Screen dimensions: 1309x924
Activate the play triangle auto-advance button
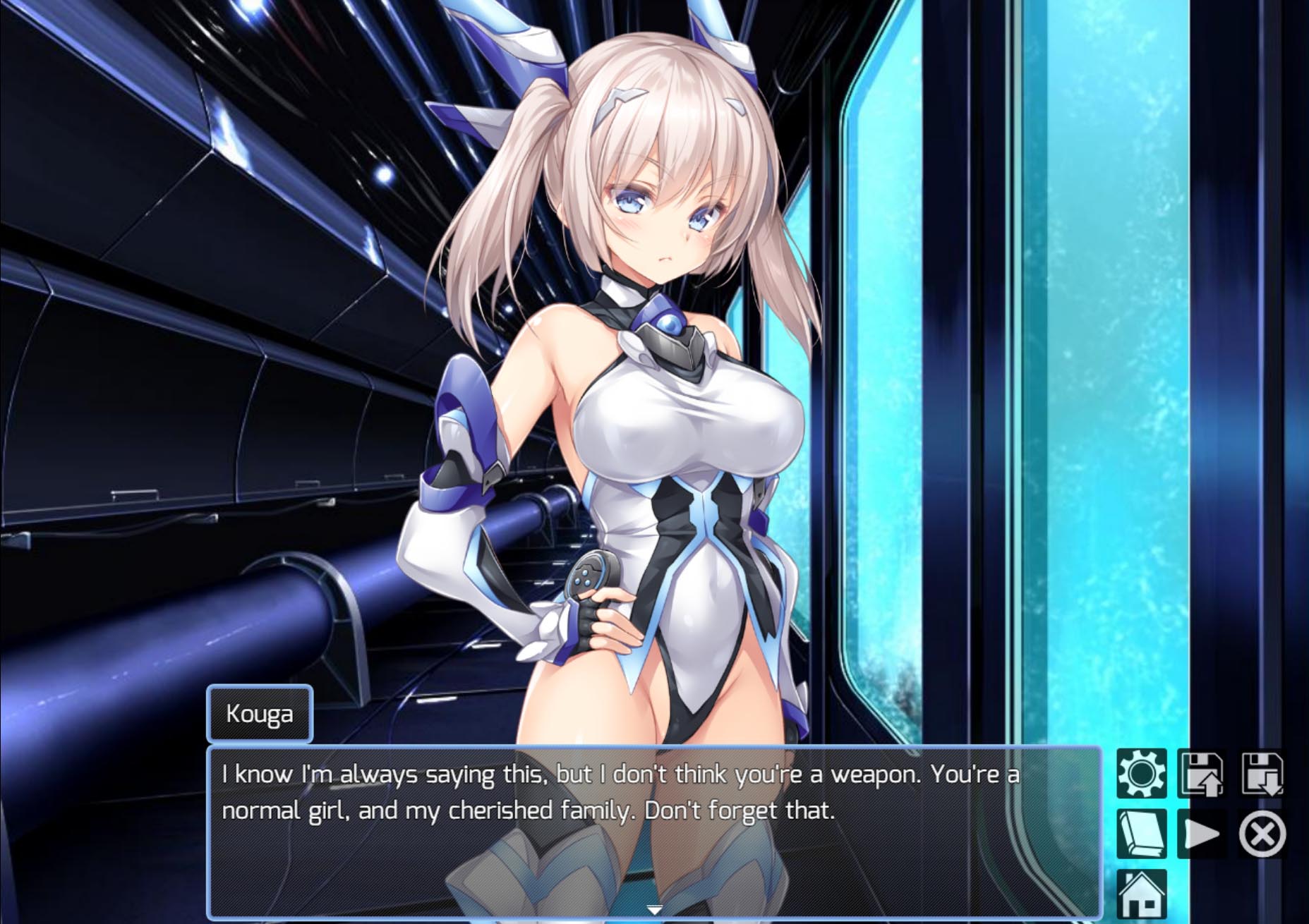1201,834
